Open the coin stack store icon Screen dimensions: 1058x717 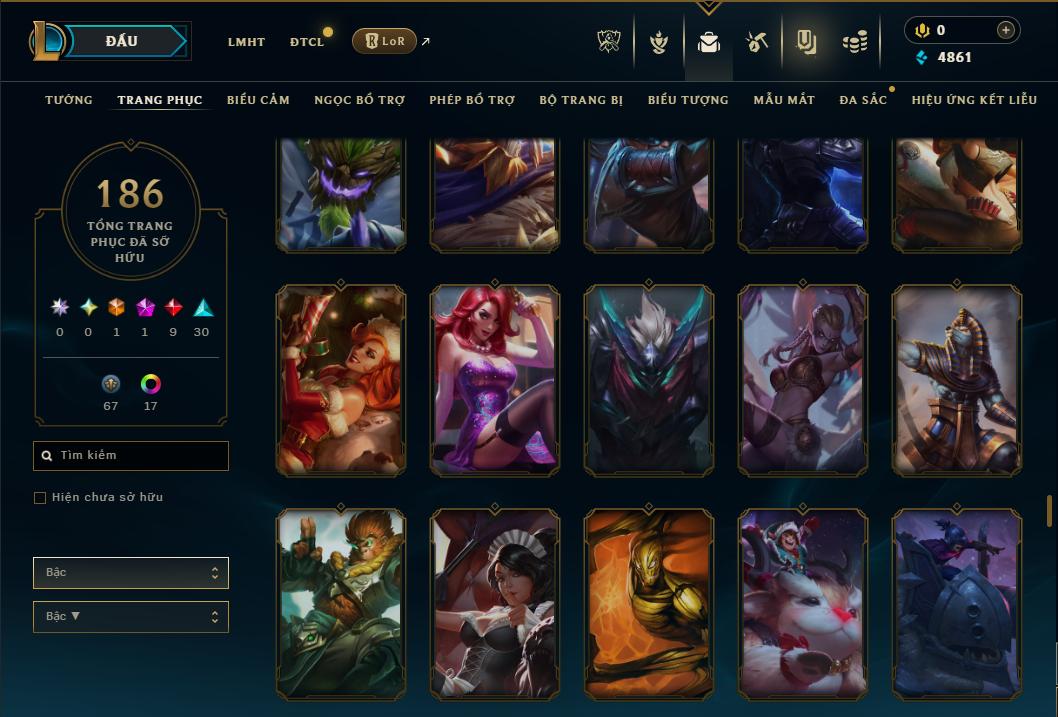point(853,42)
